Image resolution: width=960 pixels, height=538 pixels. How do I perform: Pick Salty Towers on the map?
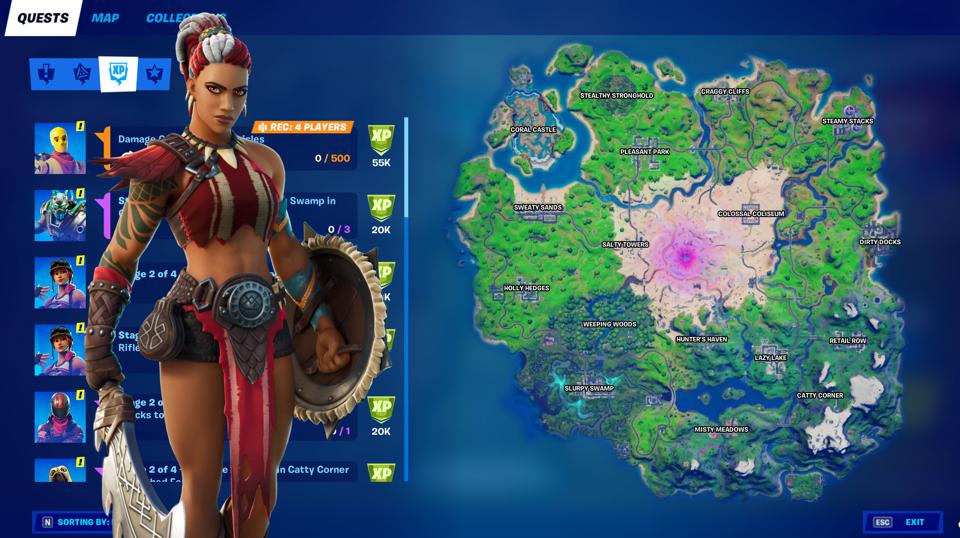coord(625,244)
